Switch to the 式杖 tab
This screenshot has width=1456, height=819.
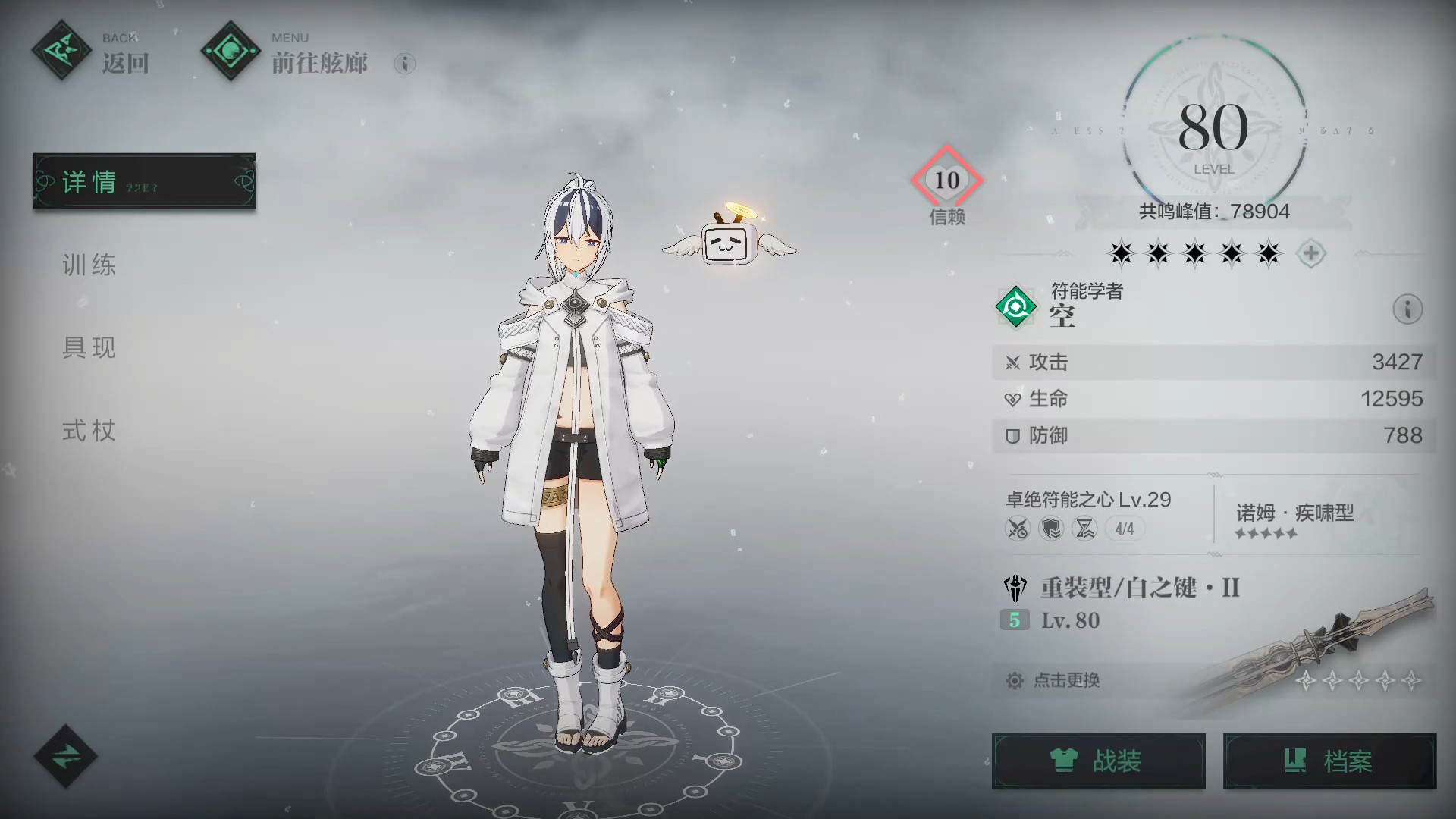pos(89,431)
